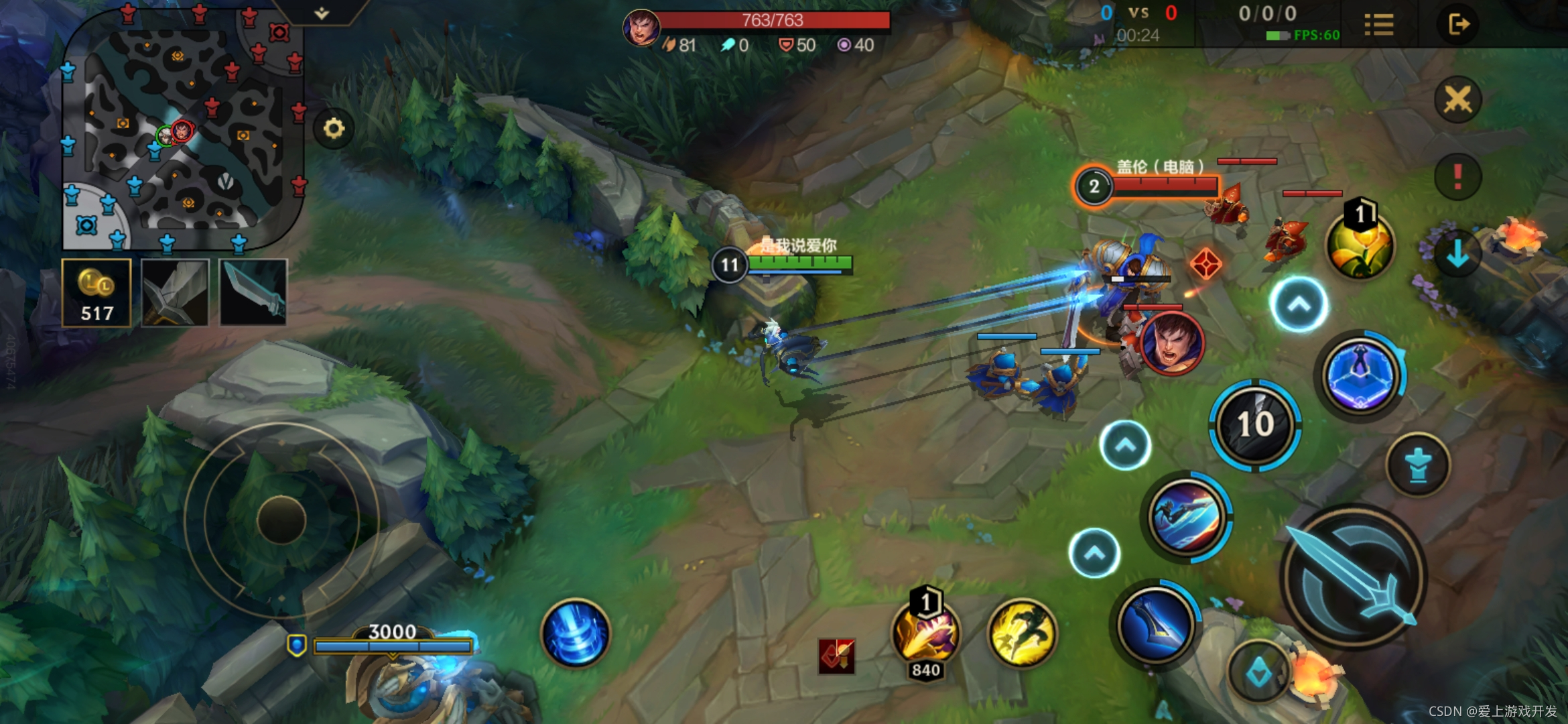Select Garen's red portrait target indicator

1172,343
